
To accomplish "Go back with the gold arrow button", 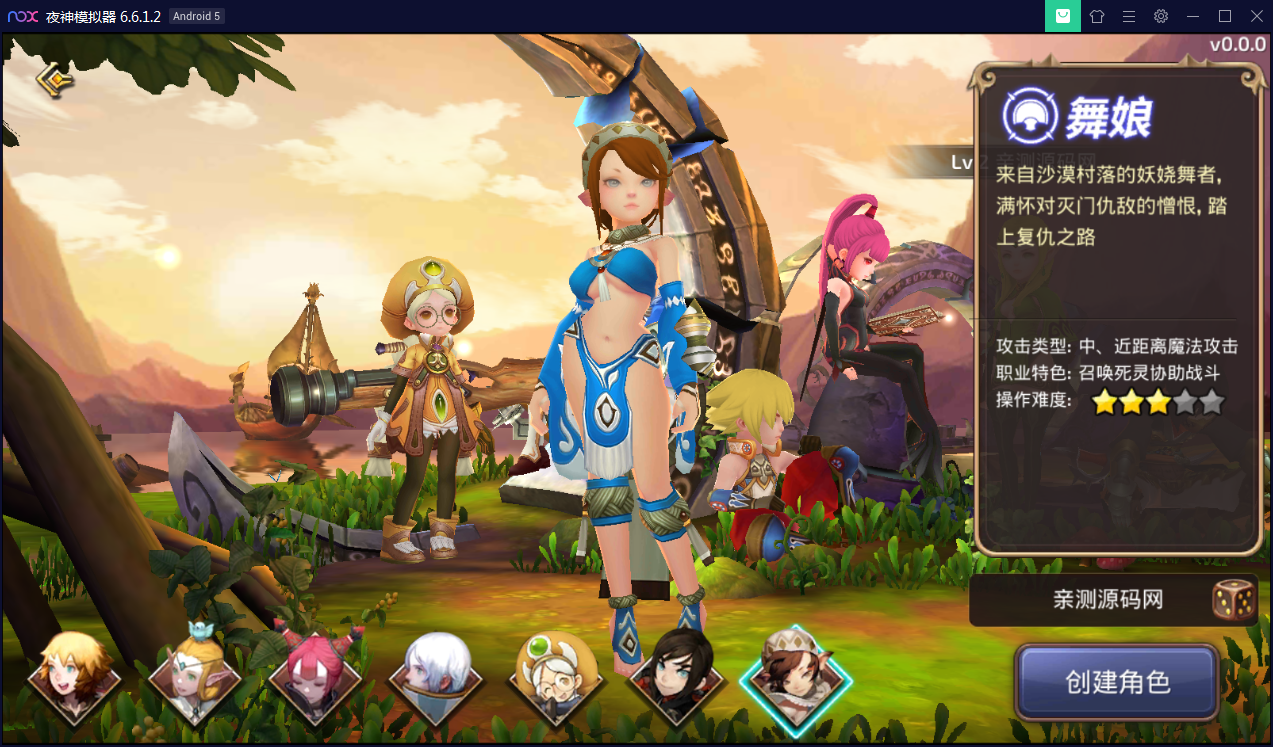I will [x=55, y=80].
